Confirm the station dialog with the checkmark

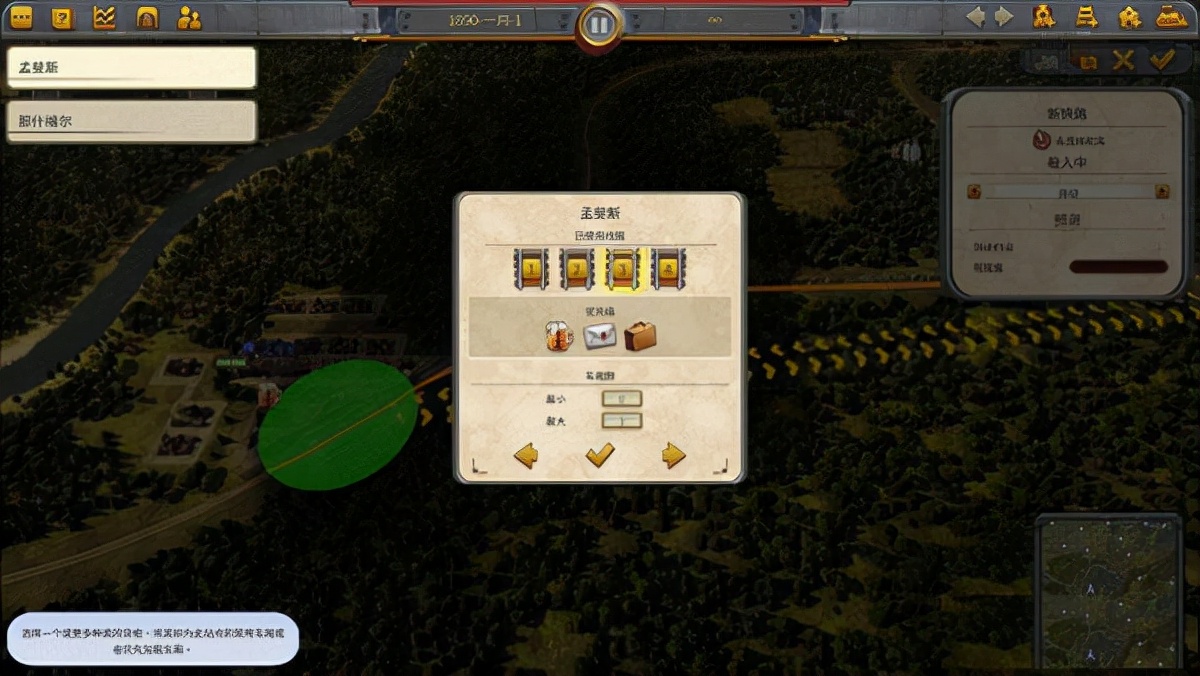600,456
